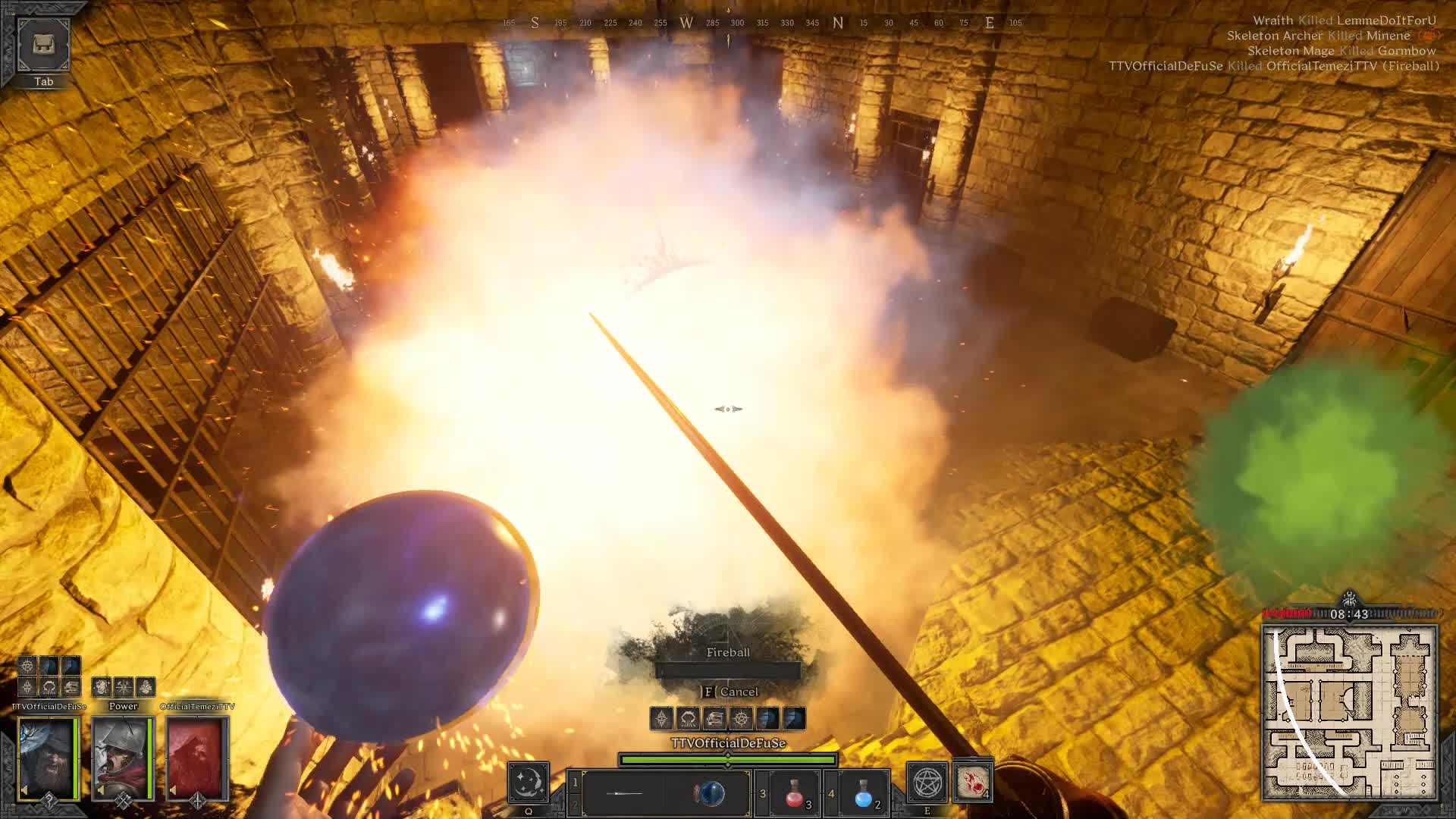
Task: Select the Power teammate portrait
Action: [122, 758]
